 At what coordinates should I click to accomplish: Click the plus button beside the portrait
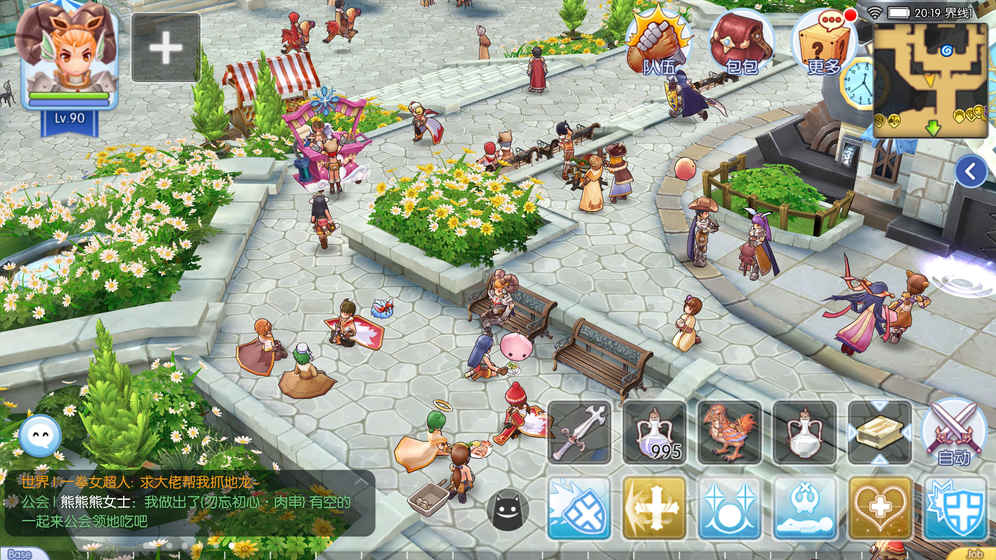pos(166,47)
